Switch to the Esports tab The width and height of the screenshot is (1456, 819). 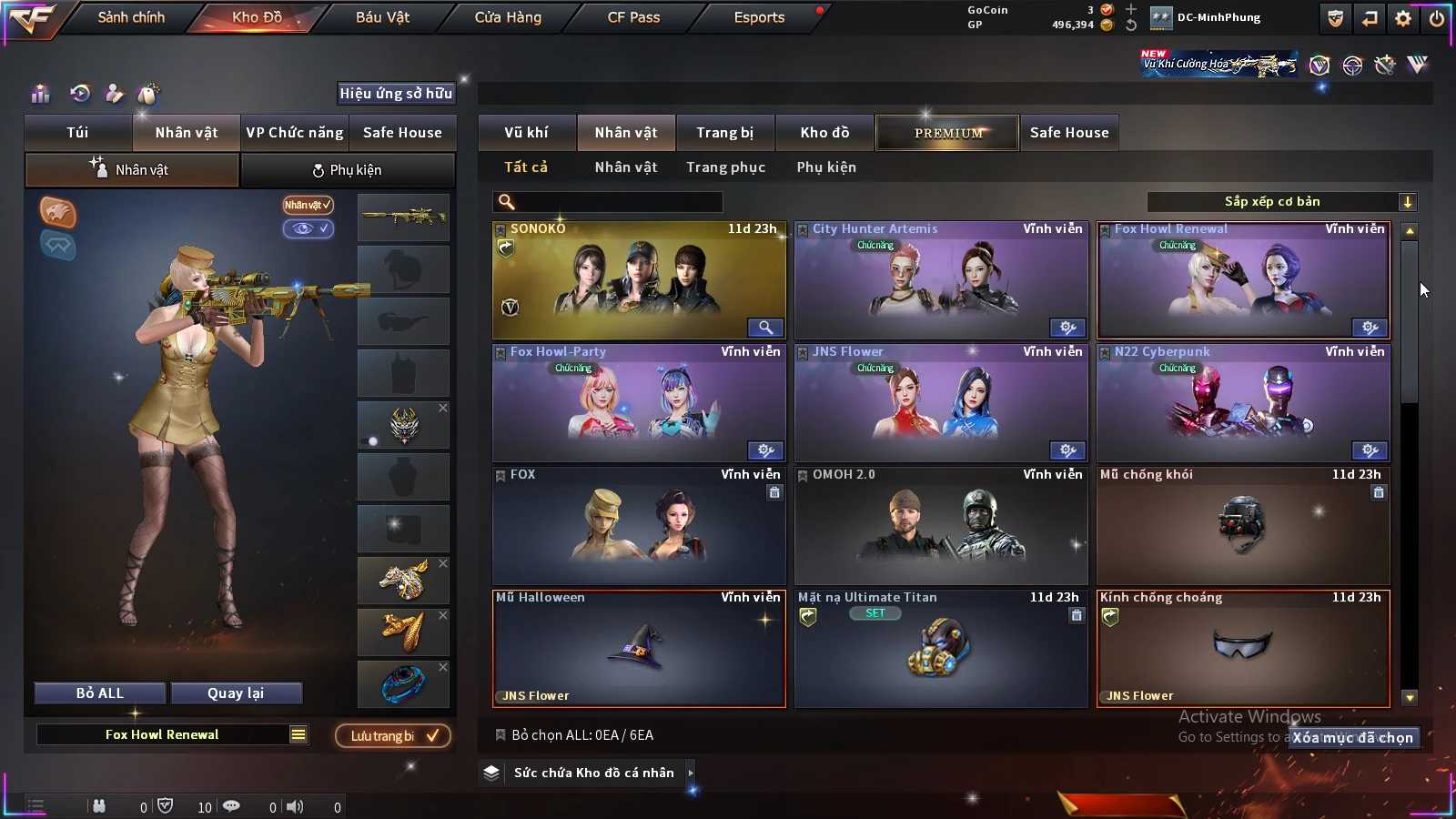(759, 17)
